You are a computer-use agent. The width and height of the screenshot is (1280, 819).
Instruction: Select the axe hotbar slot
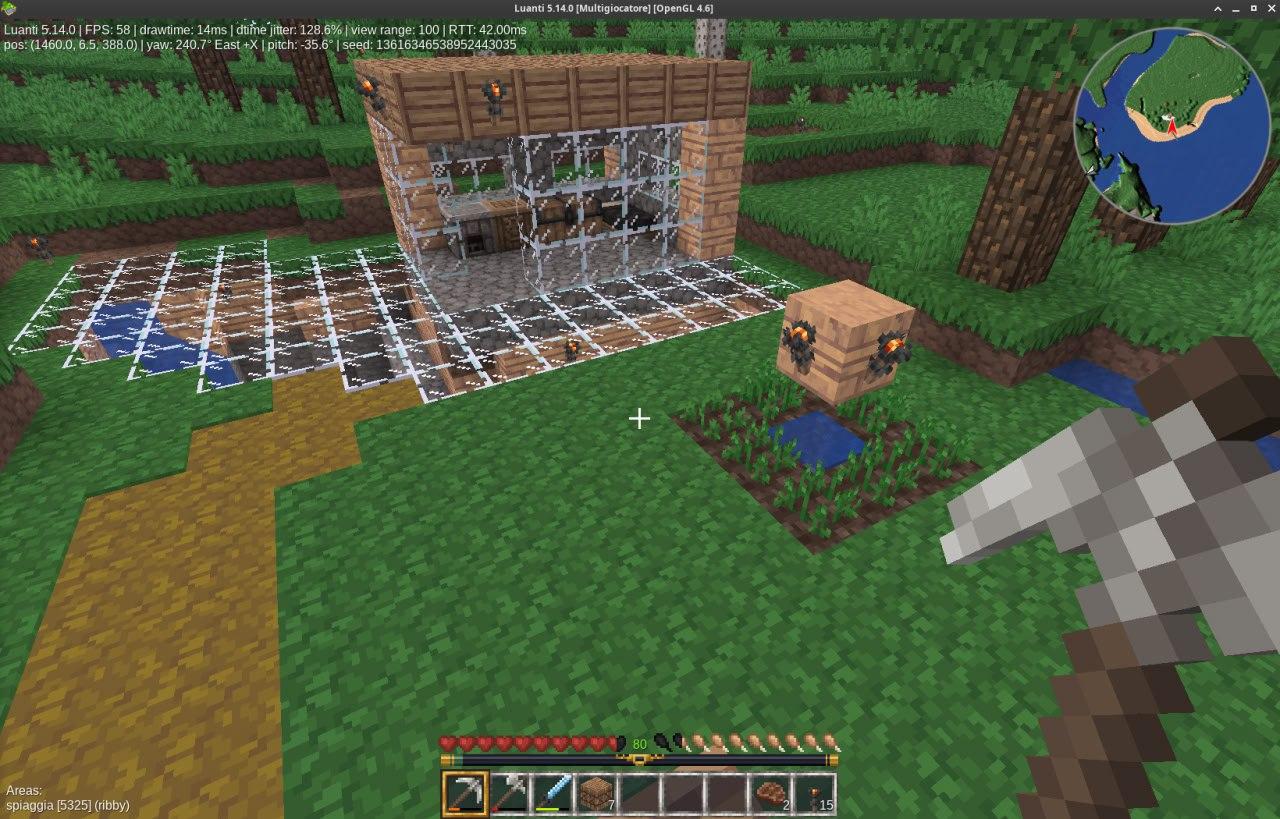click(x=508, y=794)
